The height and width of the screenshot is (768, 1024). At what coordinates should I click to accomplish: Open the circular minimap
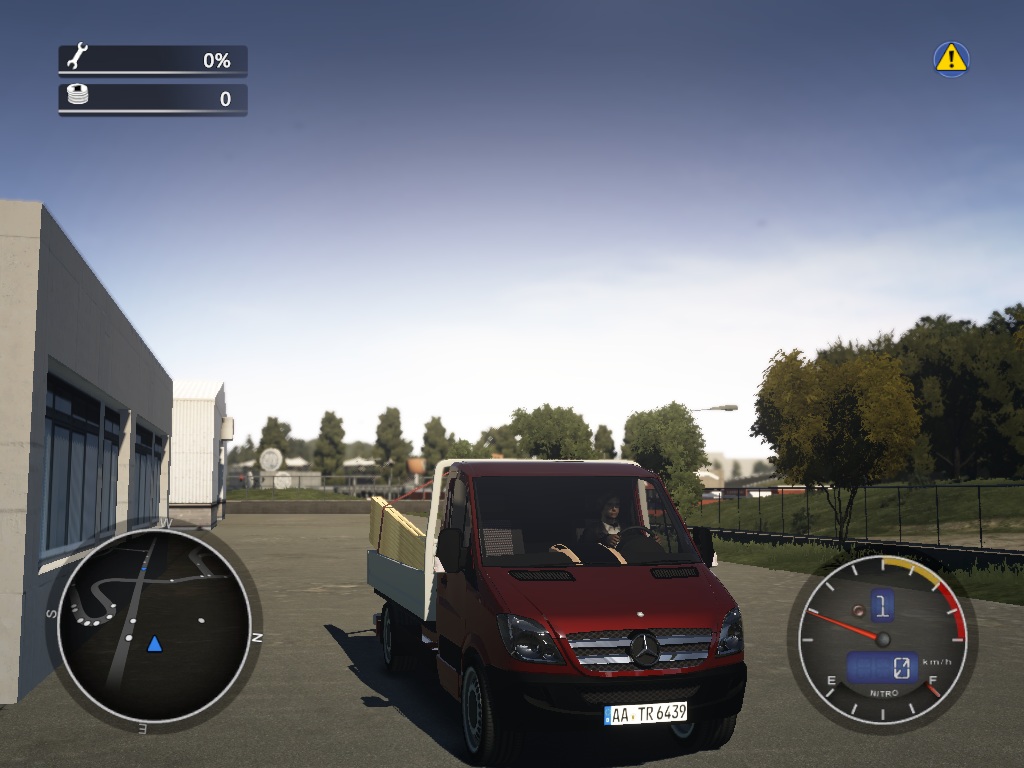tap(153, 625)
